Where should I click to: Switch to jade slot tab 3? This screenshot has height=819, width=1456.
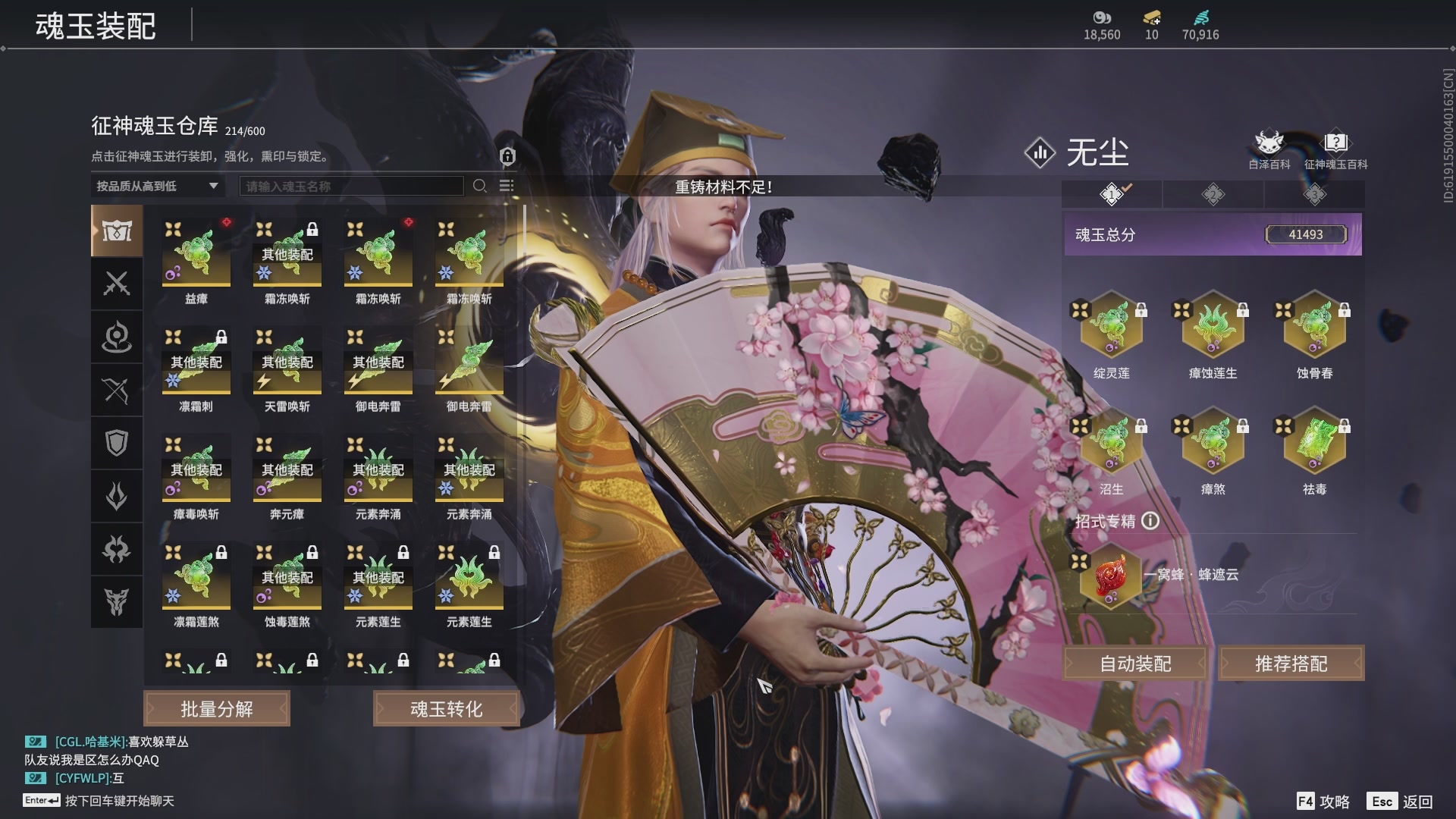(x=1316, y=194)
